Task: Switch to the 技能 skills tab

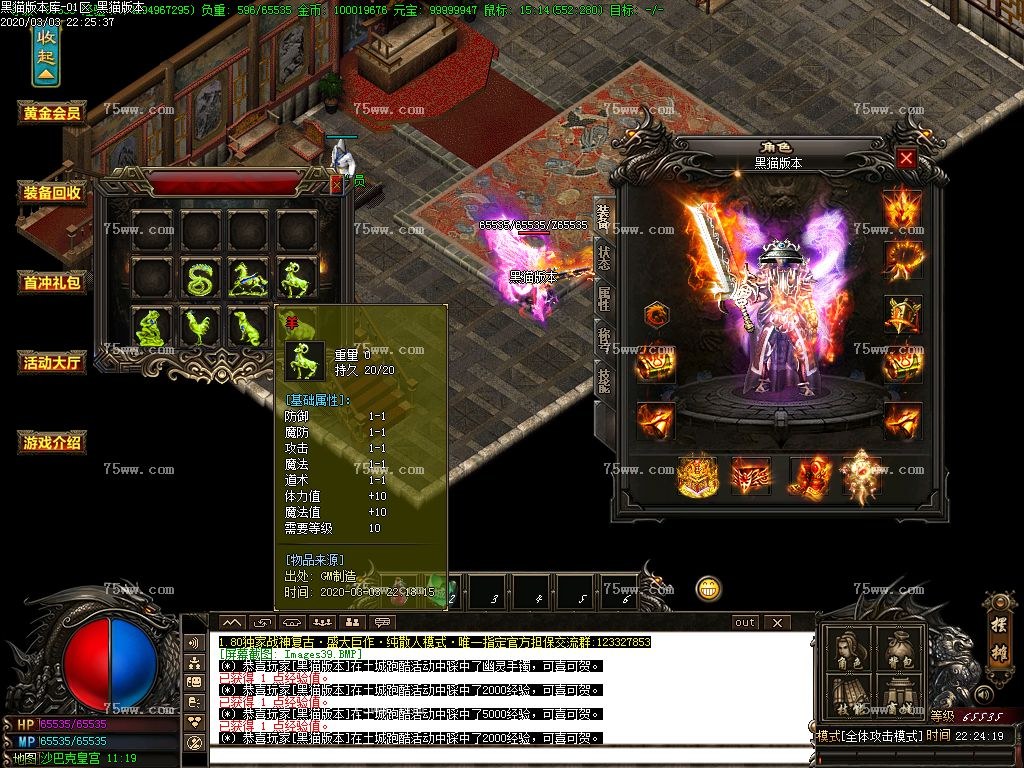Action: 604,380
